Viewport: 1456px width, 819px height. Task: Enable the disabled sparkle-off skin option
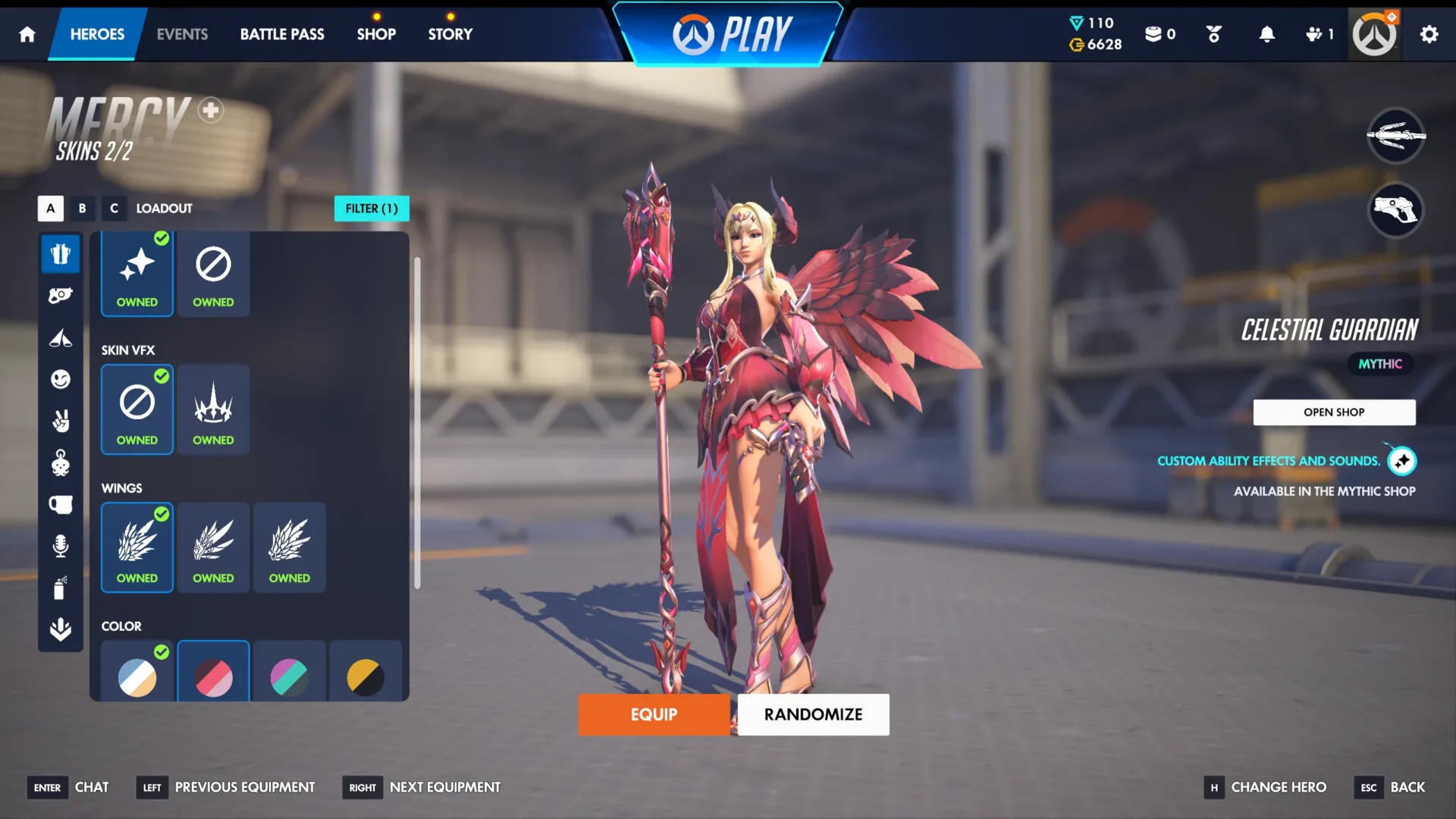coord(213,265)
